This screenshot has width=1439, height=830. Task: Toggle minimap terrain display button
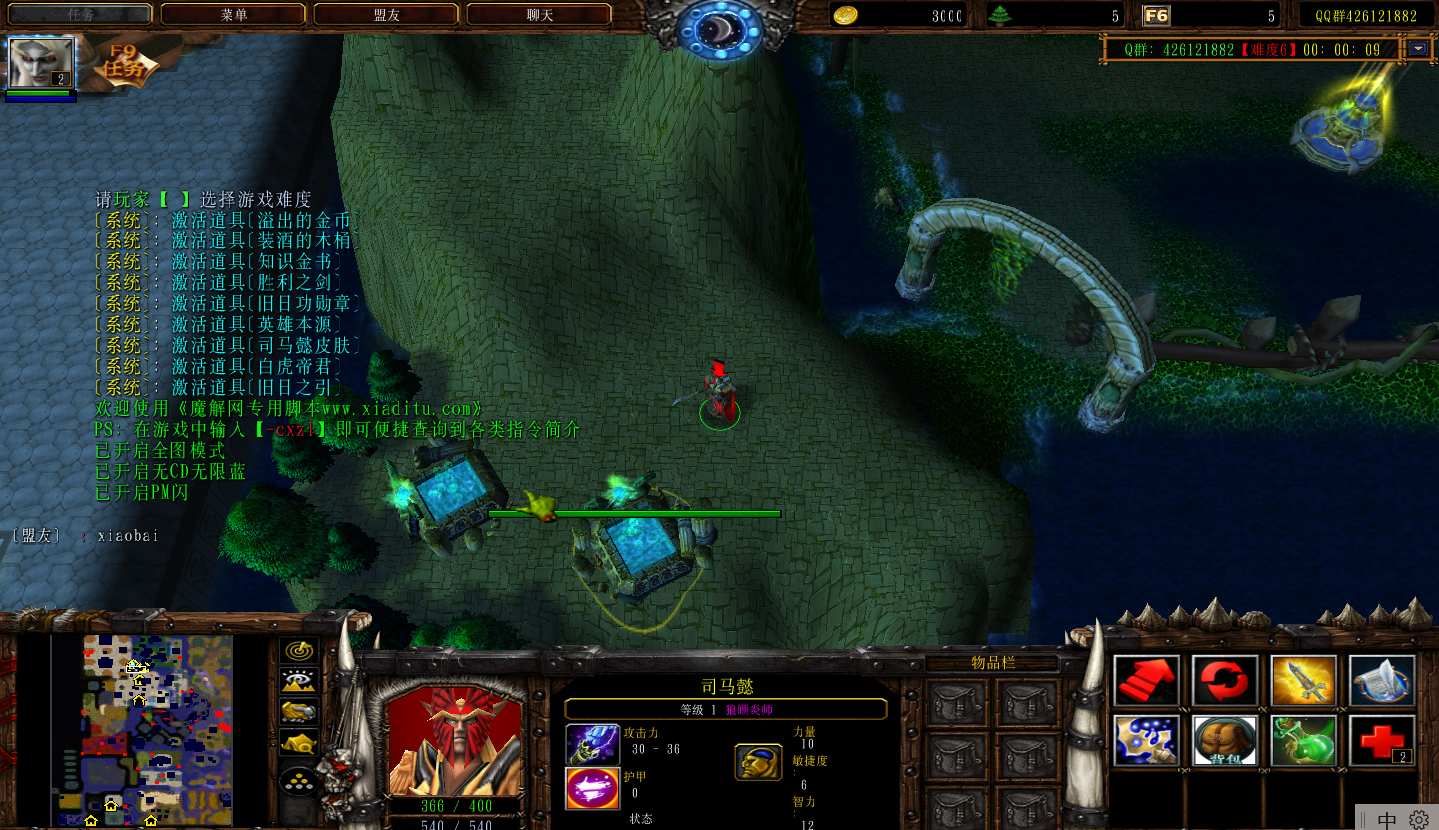299,682
